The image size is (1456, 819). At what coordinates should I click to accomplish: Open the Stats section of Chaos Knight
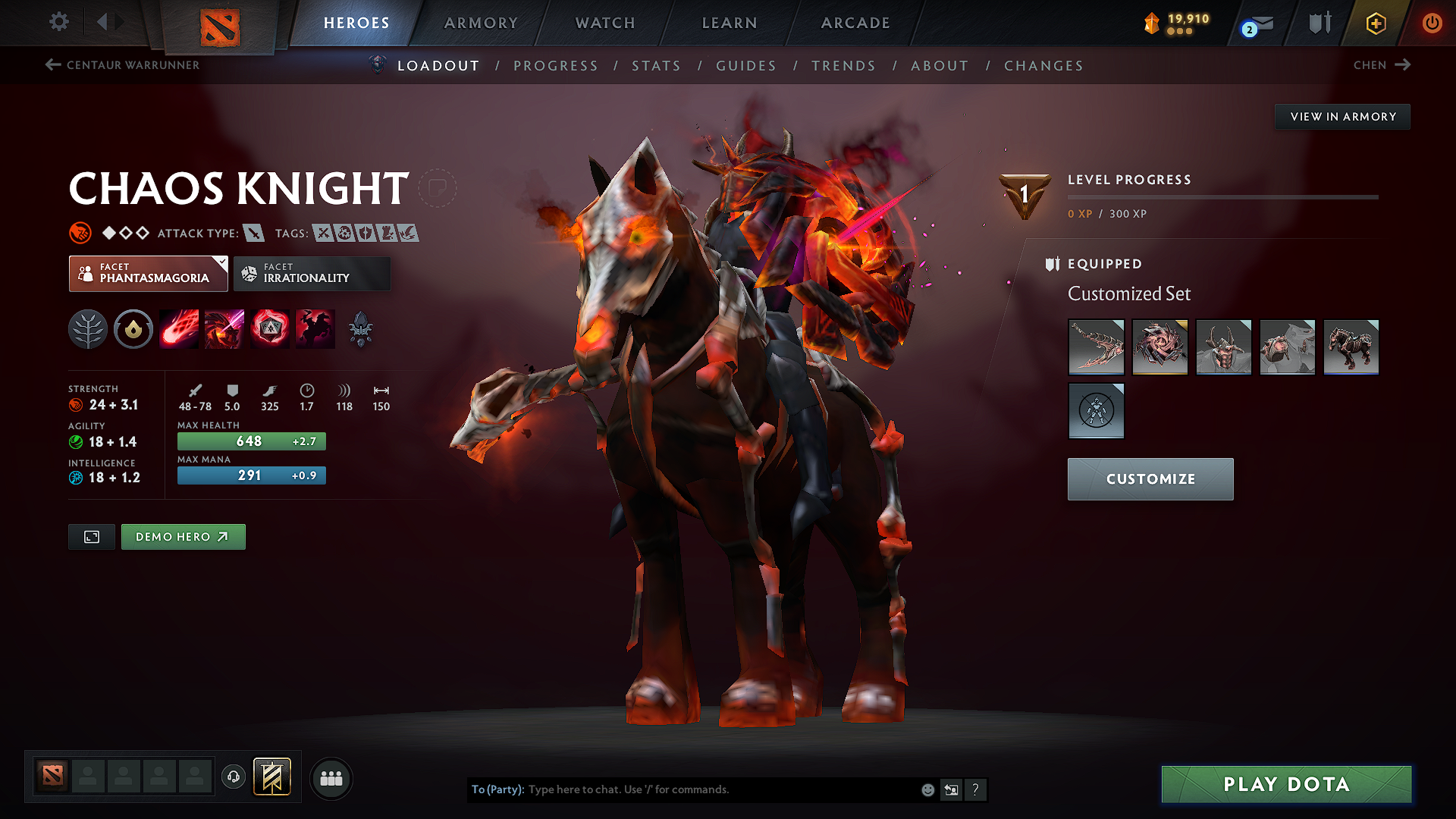point(657,66)
